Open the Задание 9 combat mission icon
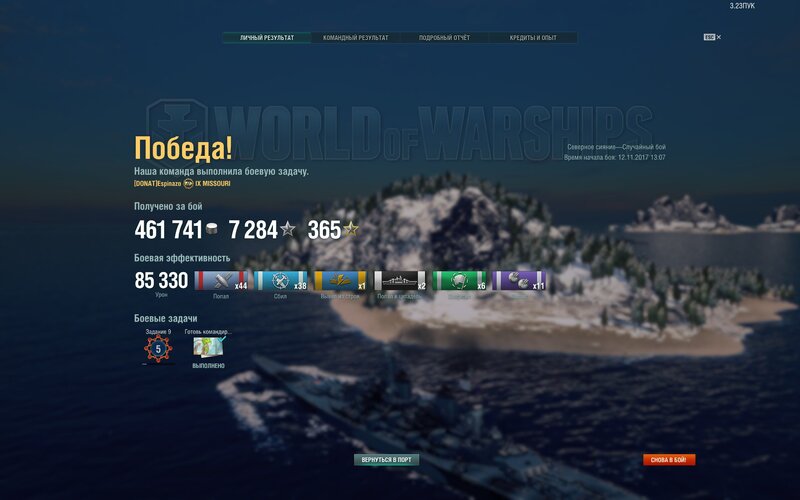The width and height of the screenshot is (800, 500). (158, 349)
